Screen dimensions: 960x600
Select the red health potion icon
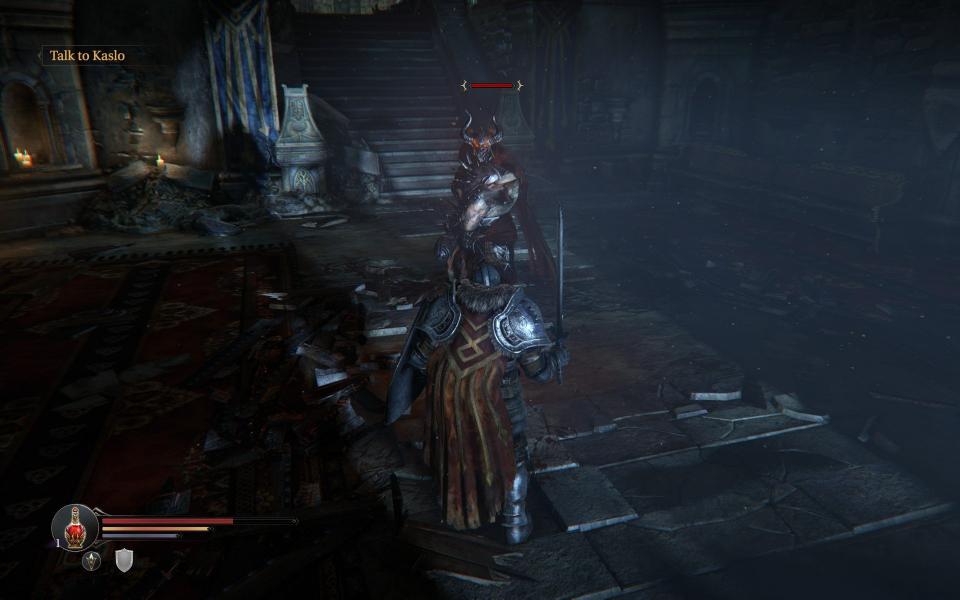[75, 527]
